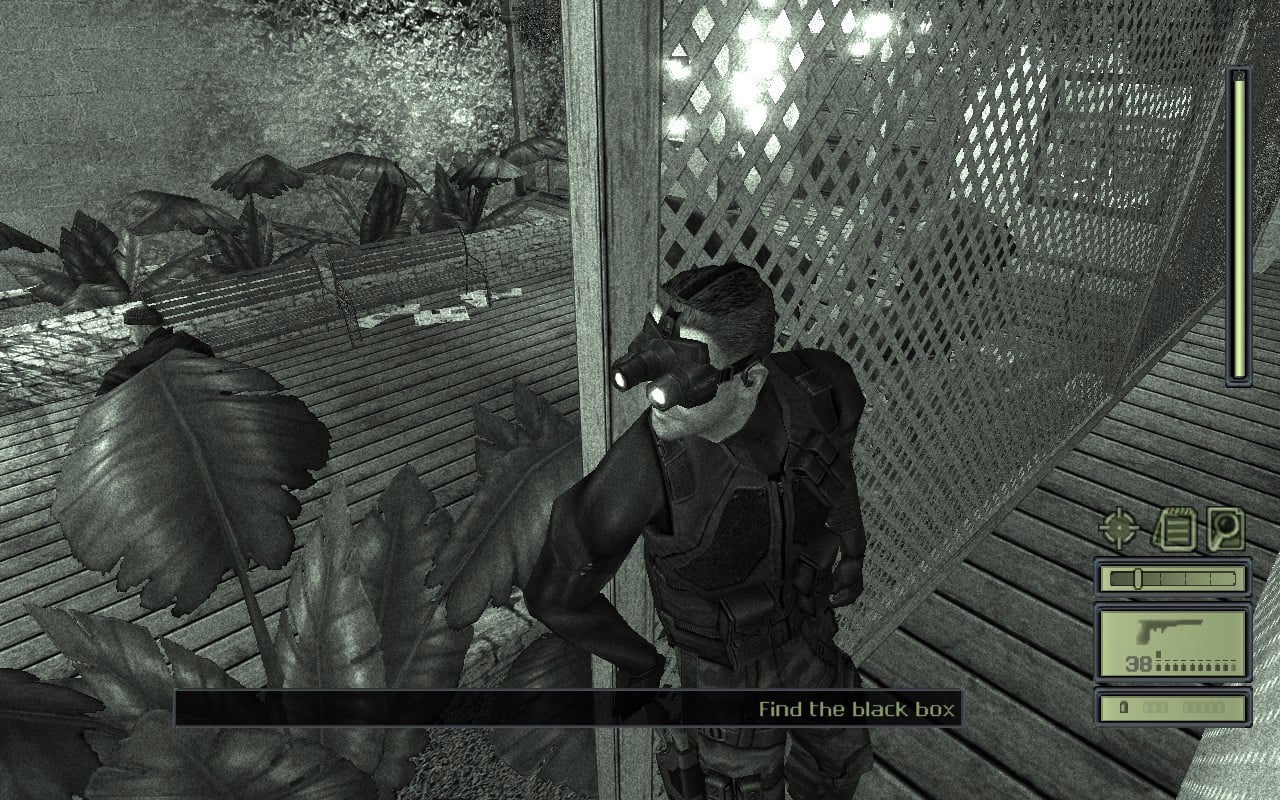Viewport: 1280px width, 800px height.
Task: Click the magnifying glass examine icon
Action: point(1225,529)
